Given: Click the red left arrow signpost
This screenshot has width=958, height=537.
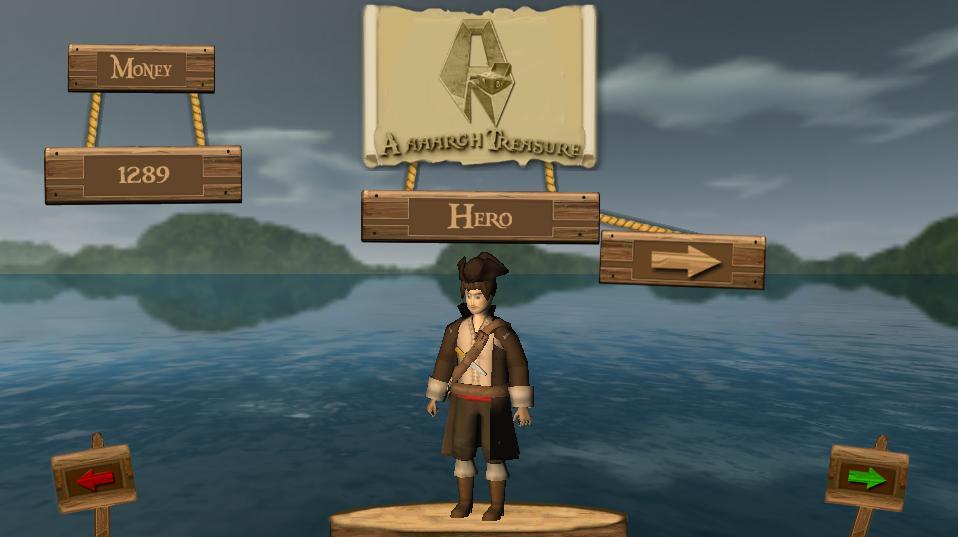Looking at the screenshot, I should (x=94, y=479).
